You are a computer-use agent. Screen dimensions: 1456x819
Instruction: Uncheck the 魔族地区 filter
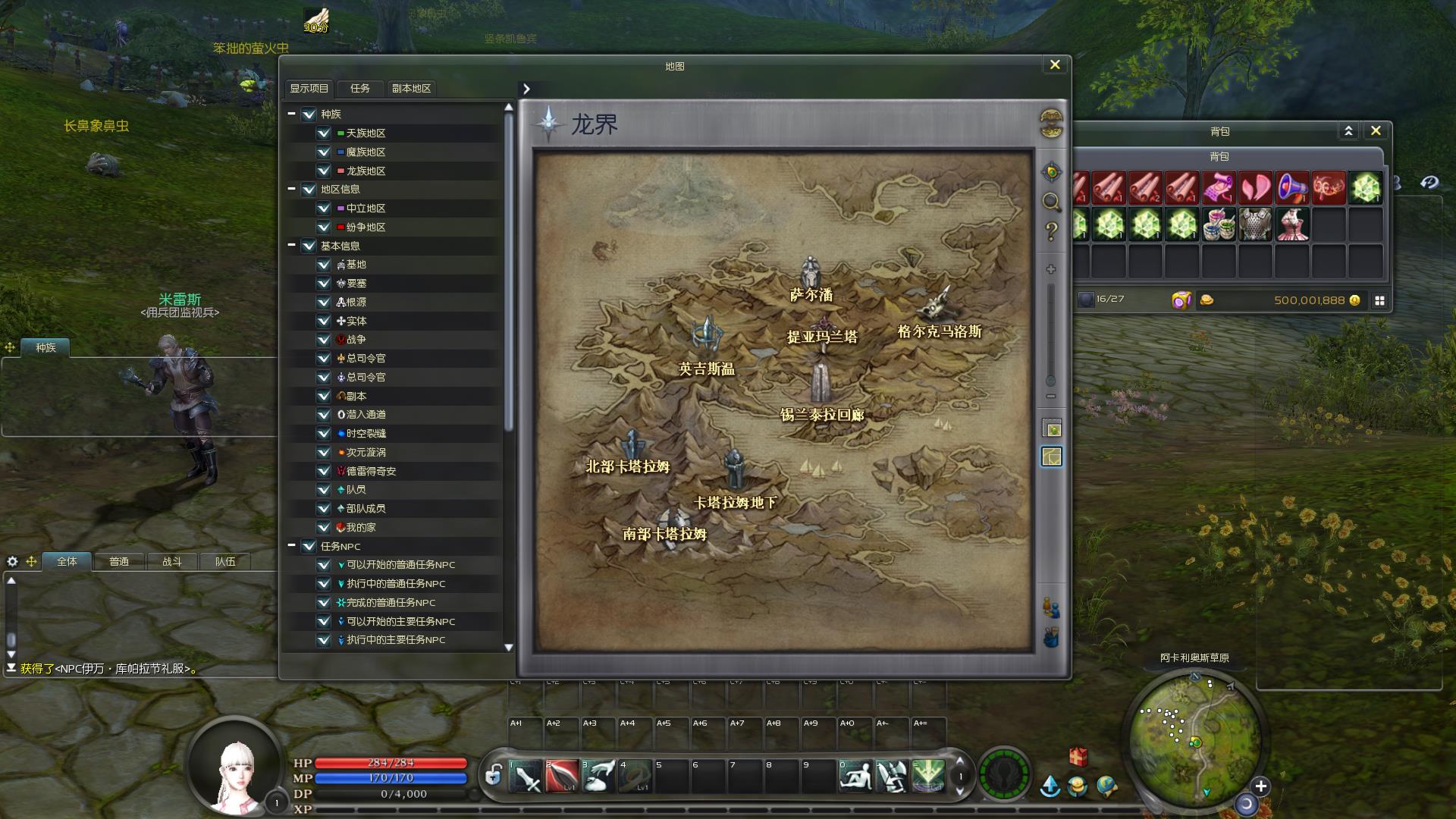click(324, 152)
